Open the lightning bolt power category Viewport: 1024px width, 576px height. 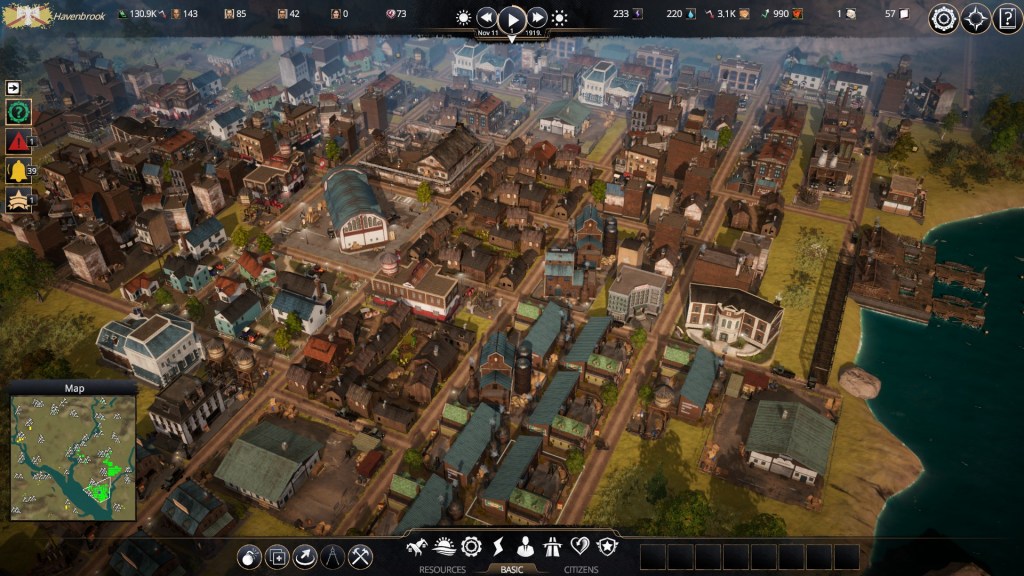pos(498,547)
